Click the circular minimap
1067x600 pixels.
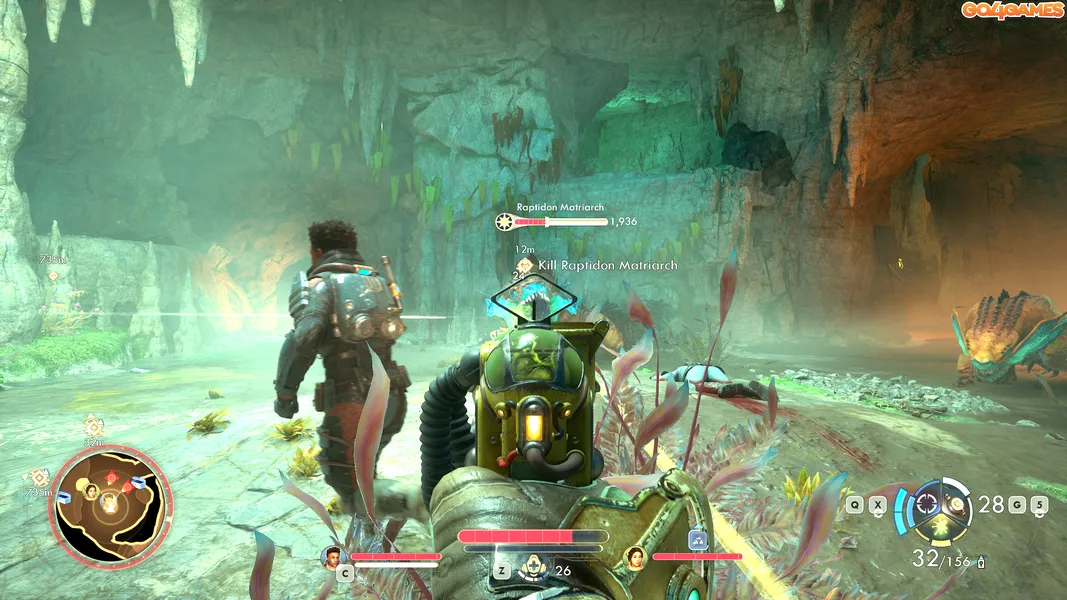110,503
